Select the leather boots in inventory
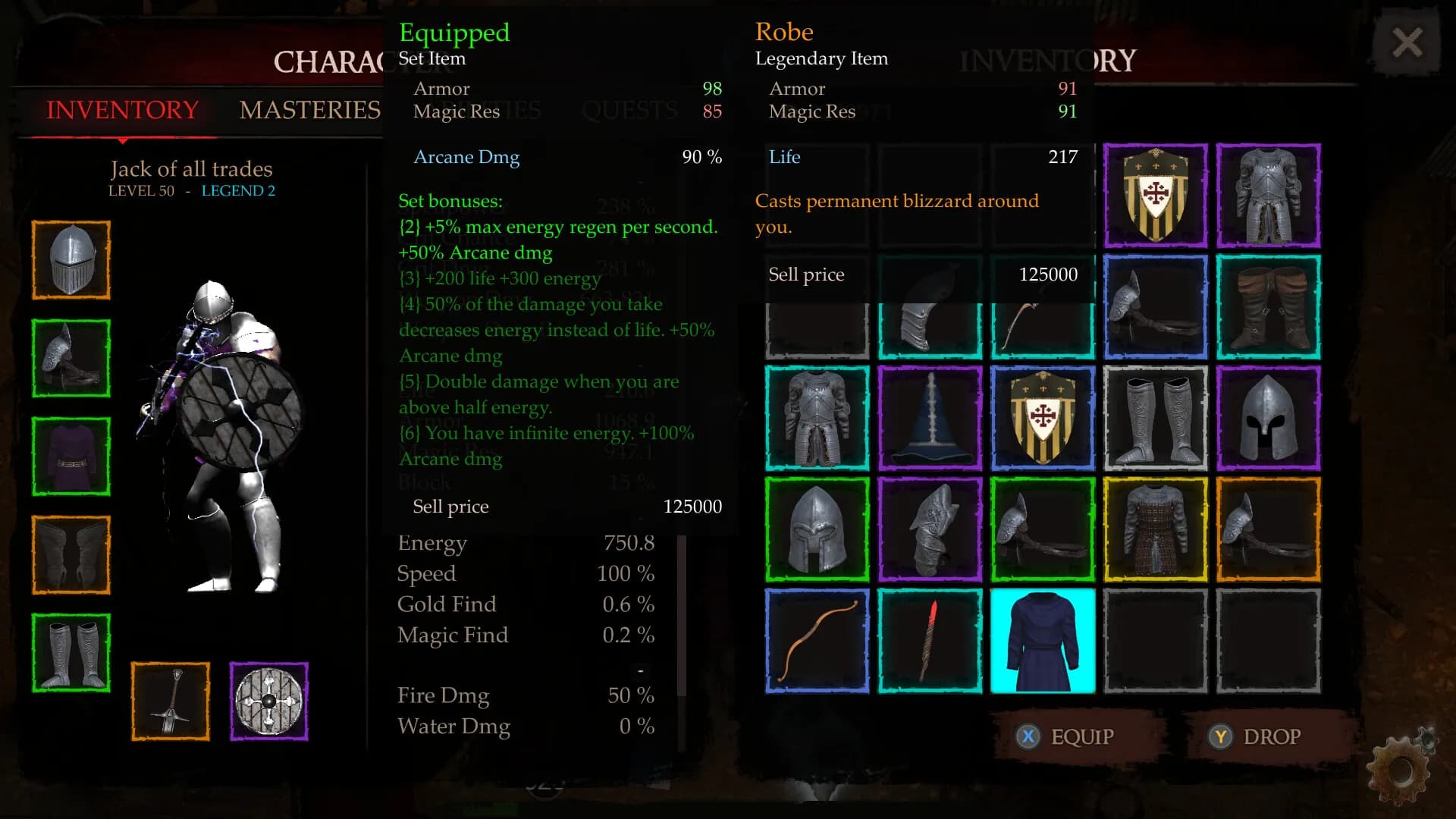 1268,307
